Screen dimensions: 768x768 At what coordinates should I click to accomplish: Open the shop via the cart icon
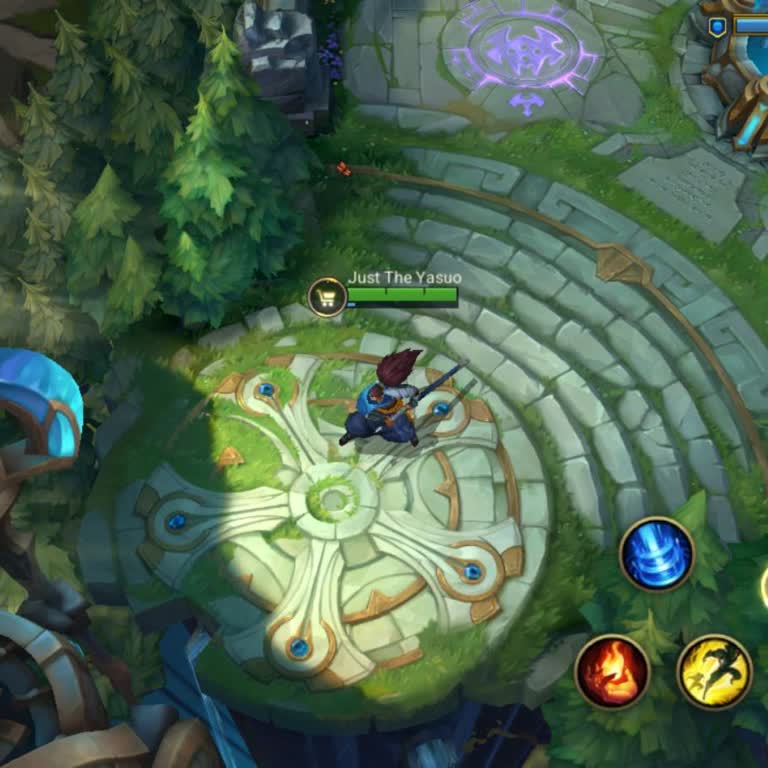pos(327,297)
